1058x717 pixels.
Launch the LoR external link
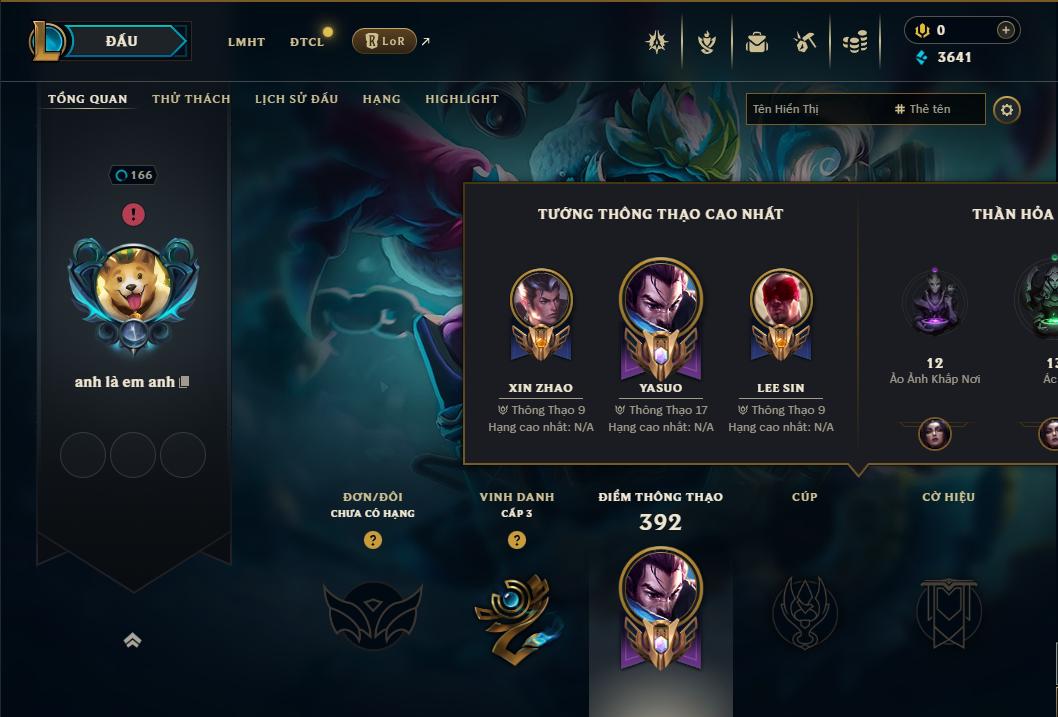click(x=385, y=41)
